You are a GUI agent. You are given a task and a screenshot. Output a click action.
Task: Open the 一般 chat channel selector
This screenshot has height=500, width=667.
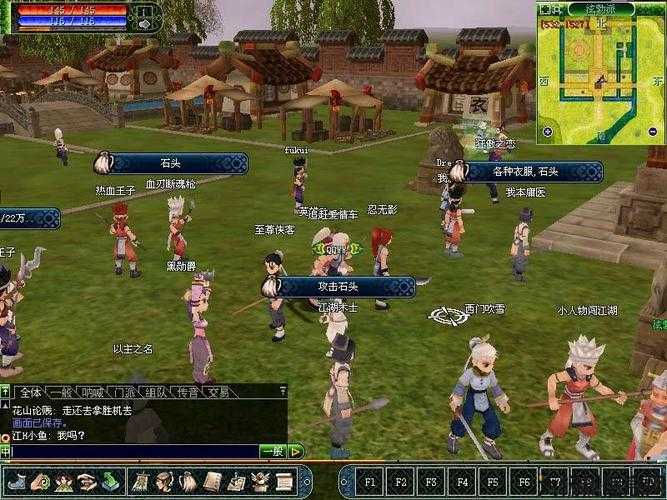pyautogui.click(x=272, y=452)
